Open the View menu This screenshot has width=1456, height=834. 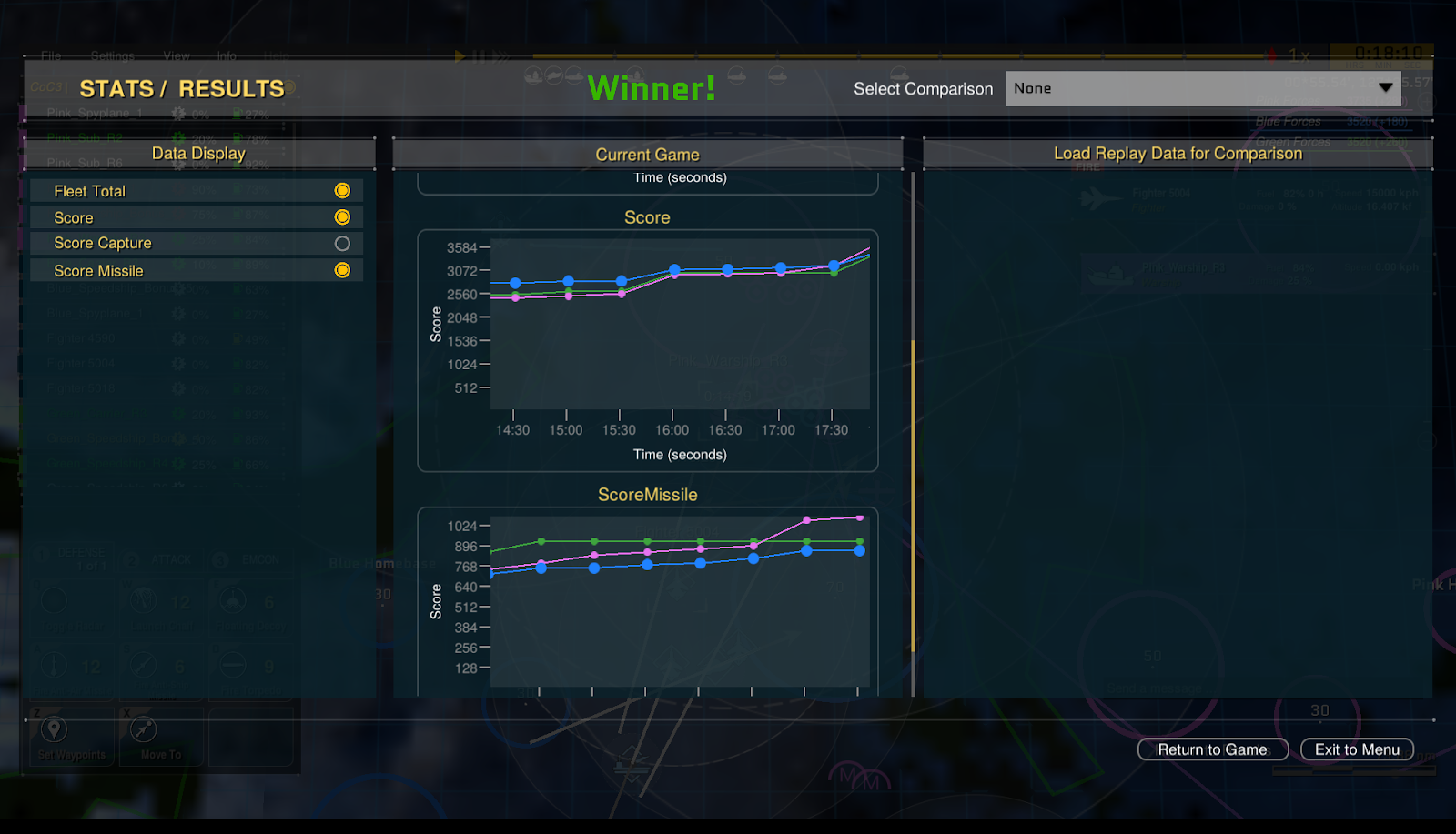[x=176, y=55]
